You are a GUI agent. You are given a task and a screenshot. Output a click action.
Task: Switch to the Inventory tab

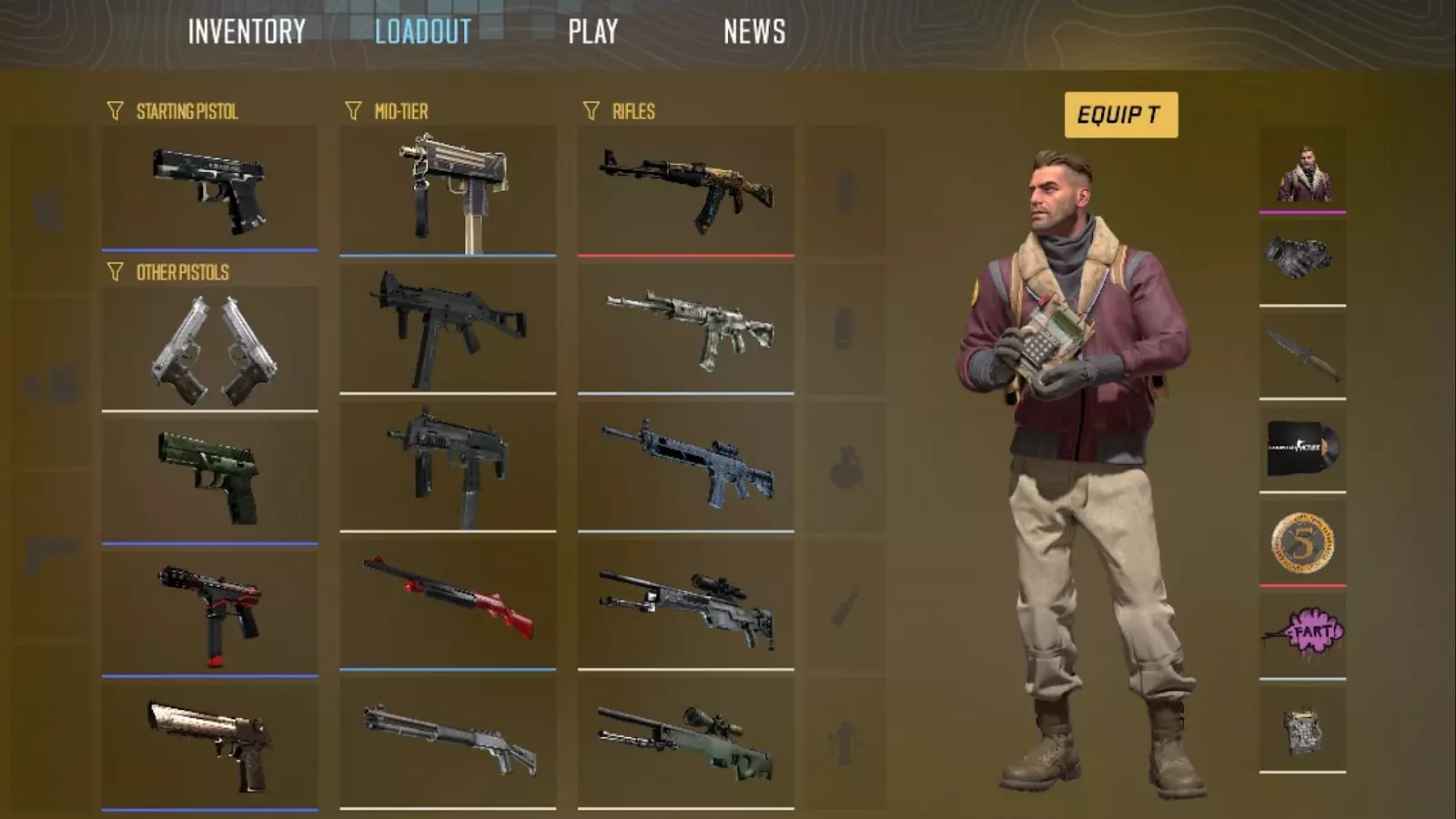247,34
